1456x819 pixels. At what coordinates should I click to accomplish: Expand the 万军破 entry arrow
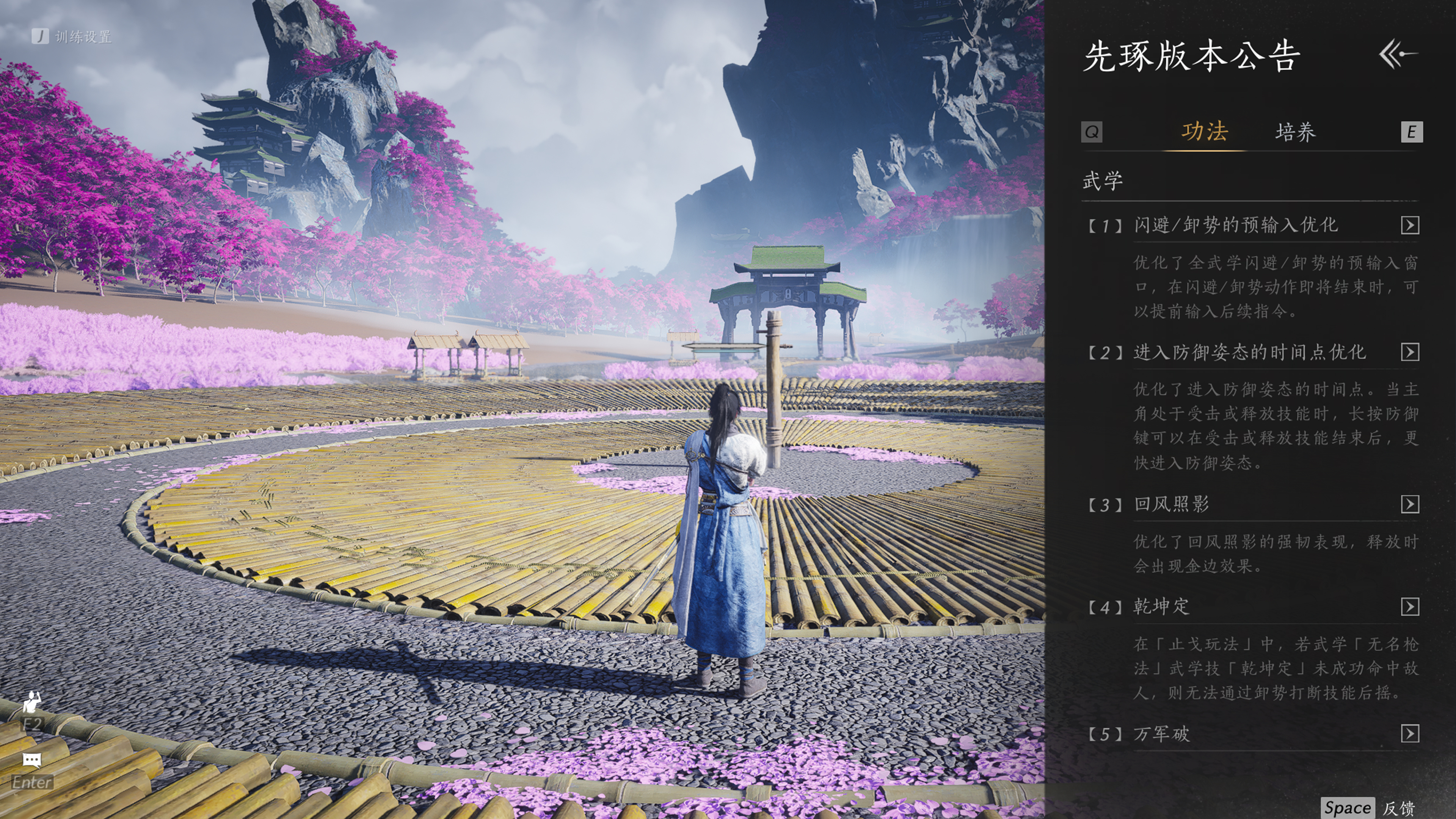point(1410,734)
